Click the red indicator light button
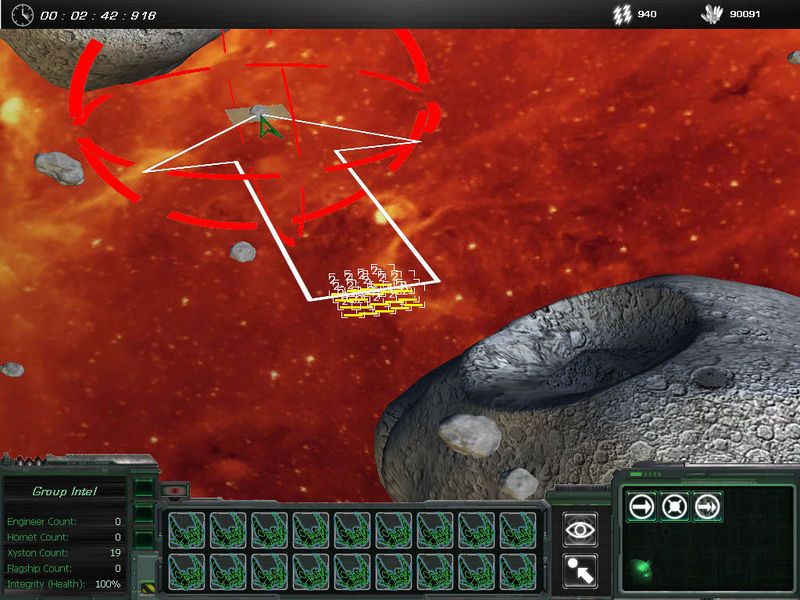This screenshot has height=600, width=800. tap(174, 491)
